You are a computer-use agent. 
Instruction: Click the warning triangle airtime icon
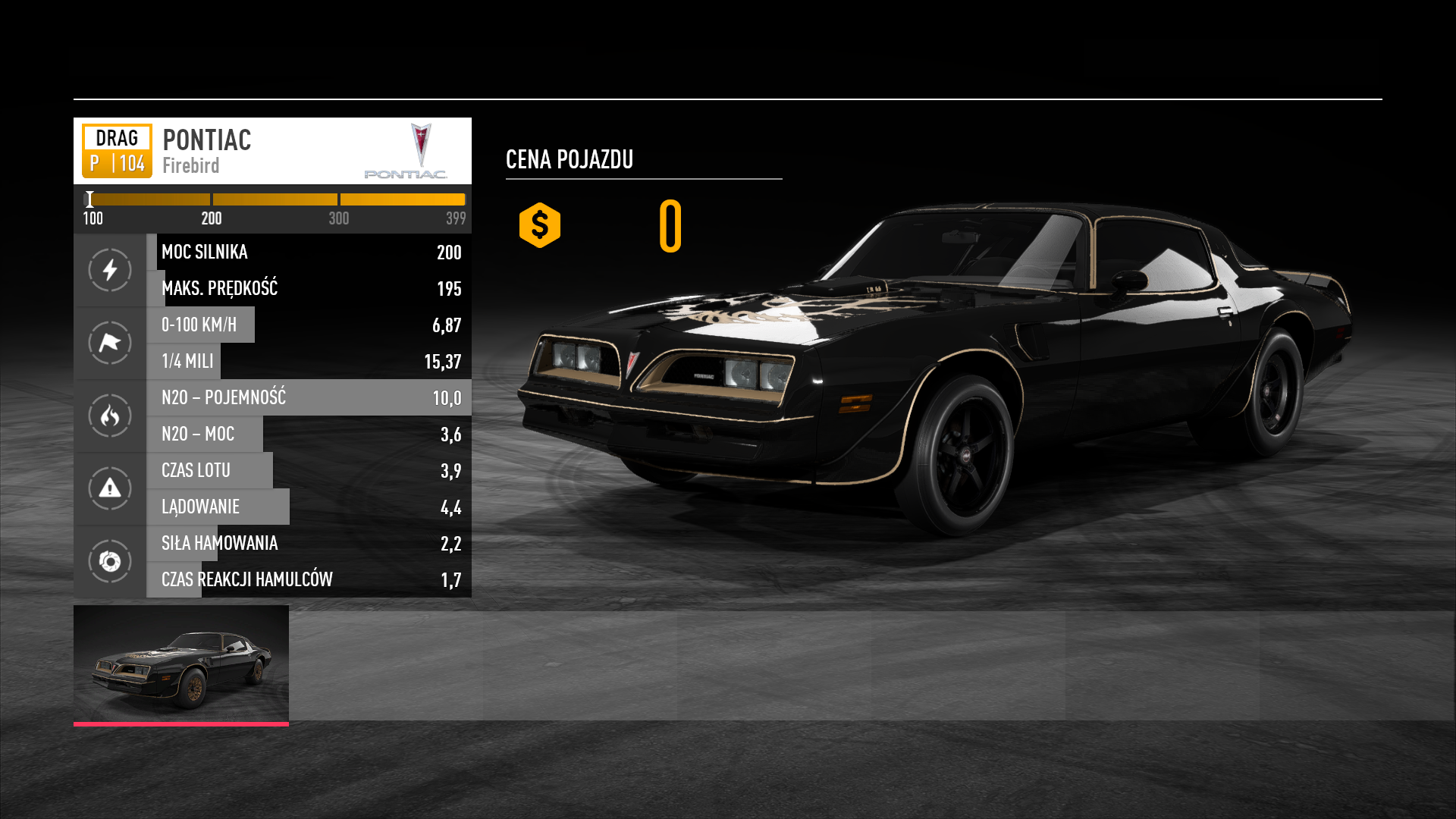pyautogui.click(x=110, y=488)
